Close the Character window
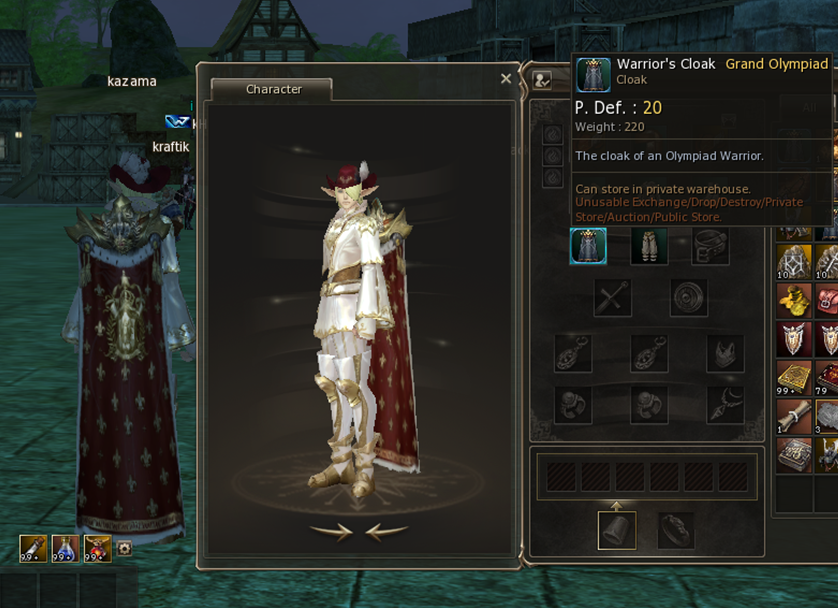 tap(506, 79)
